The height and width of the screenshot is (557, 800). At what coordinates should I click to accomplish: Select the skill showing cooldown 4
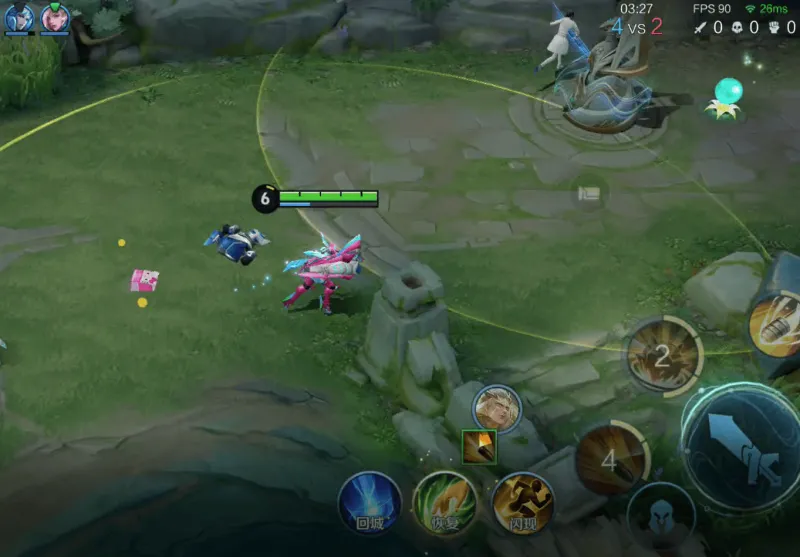pos(611,459)
